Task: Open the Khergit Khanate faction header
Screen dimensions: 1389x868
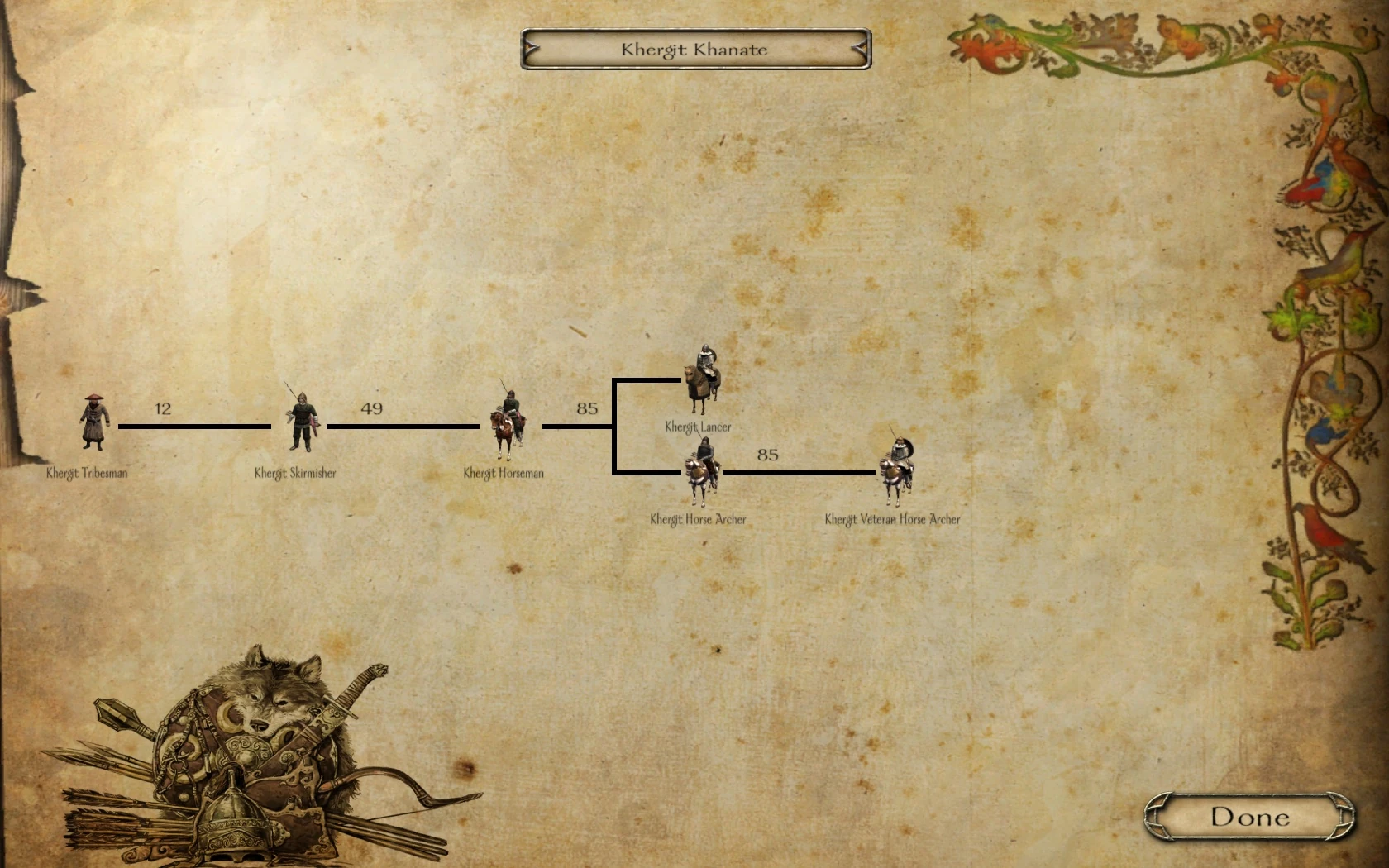Action: [694, 49]
